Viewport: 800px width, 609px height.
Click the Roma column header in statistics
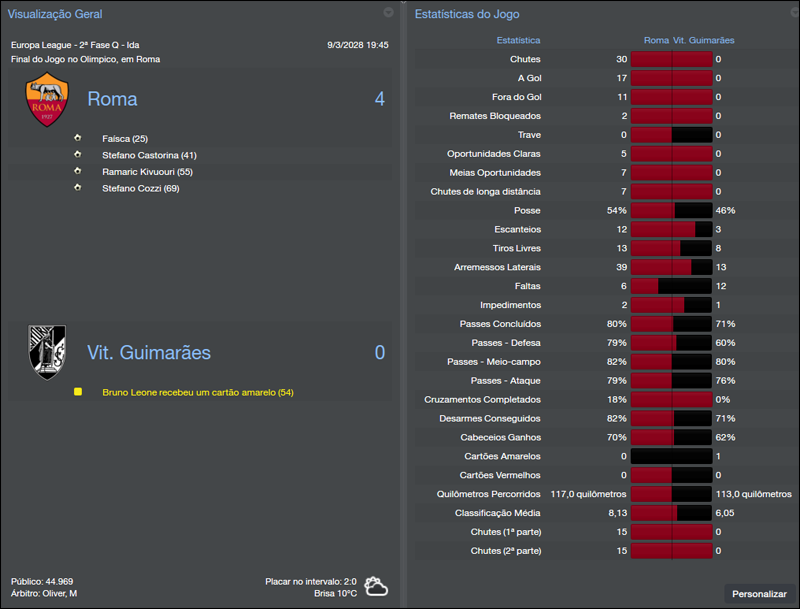(656, 41)
